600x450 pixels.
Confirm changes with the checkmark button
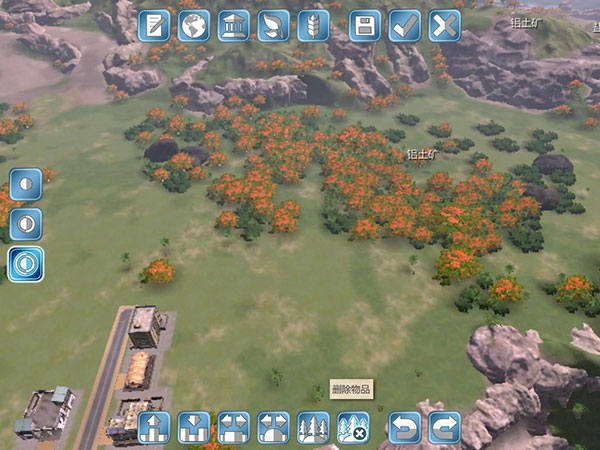(405, 25)
